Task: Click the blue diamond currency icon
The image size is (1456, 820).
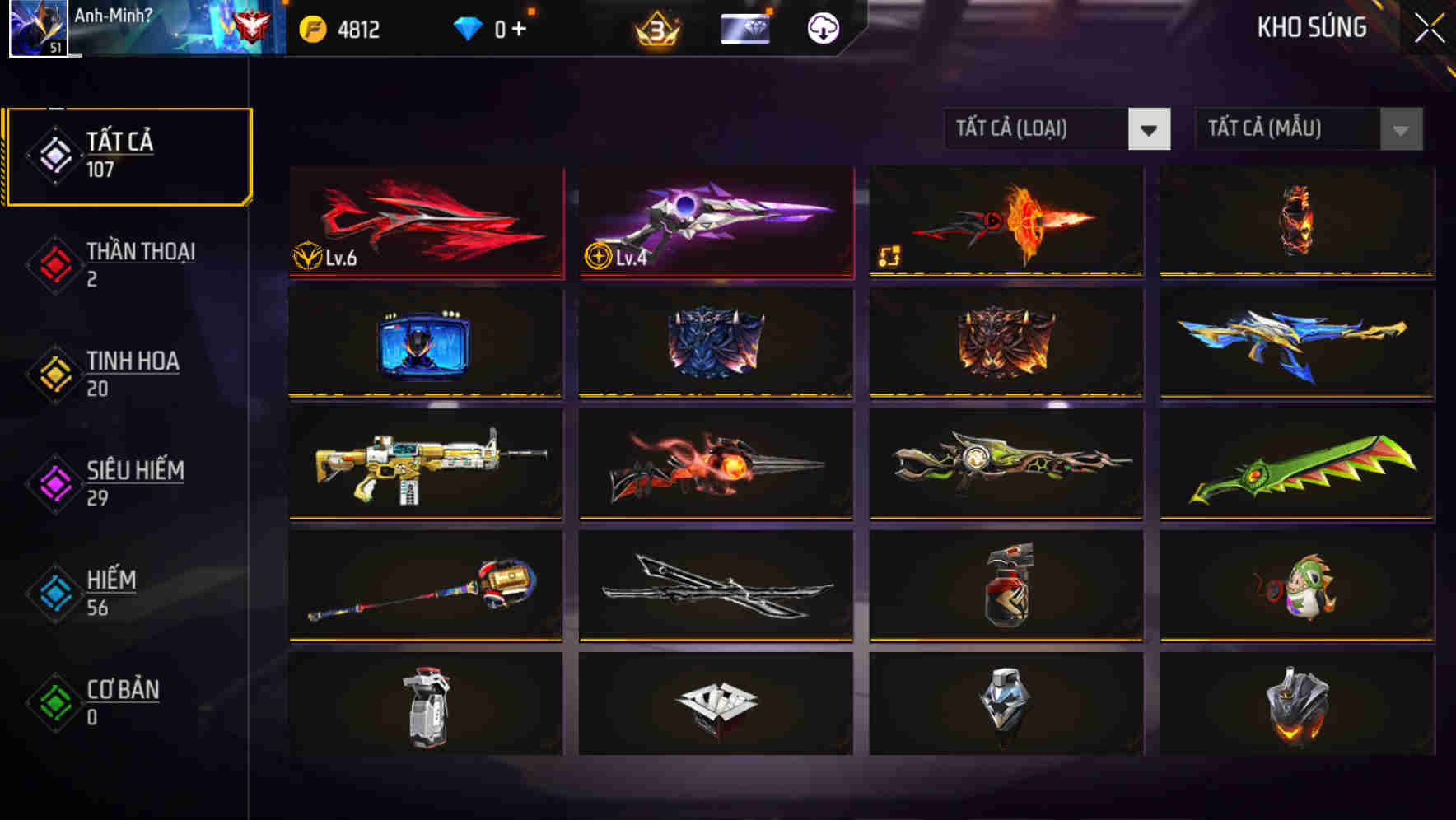Action: click(468, 27)
